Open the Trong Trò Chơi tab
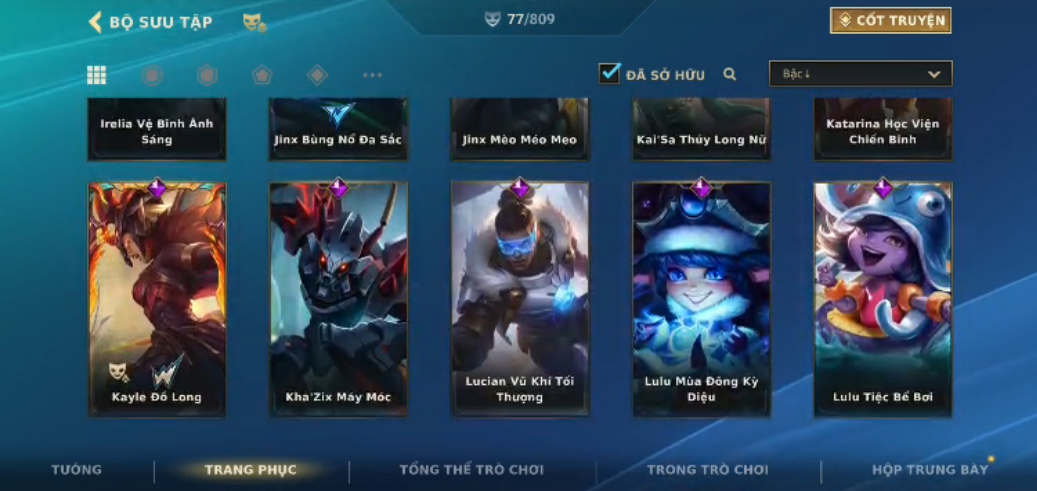This screenshot has height=491, width=1037. point(708,470)
